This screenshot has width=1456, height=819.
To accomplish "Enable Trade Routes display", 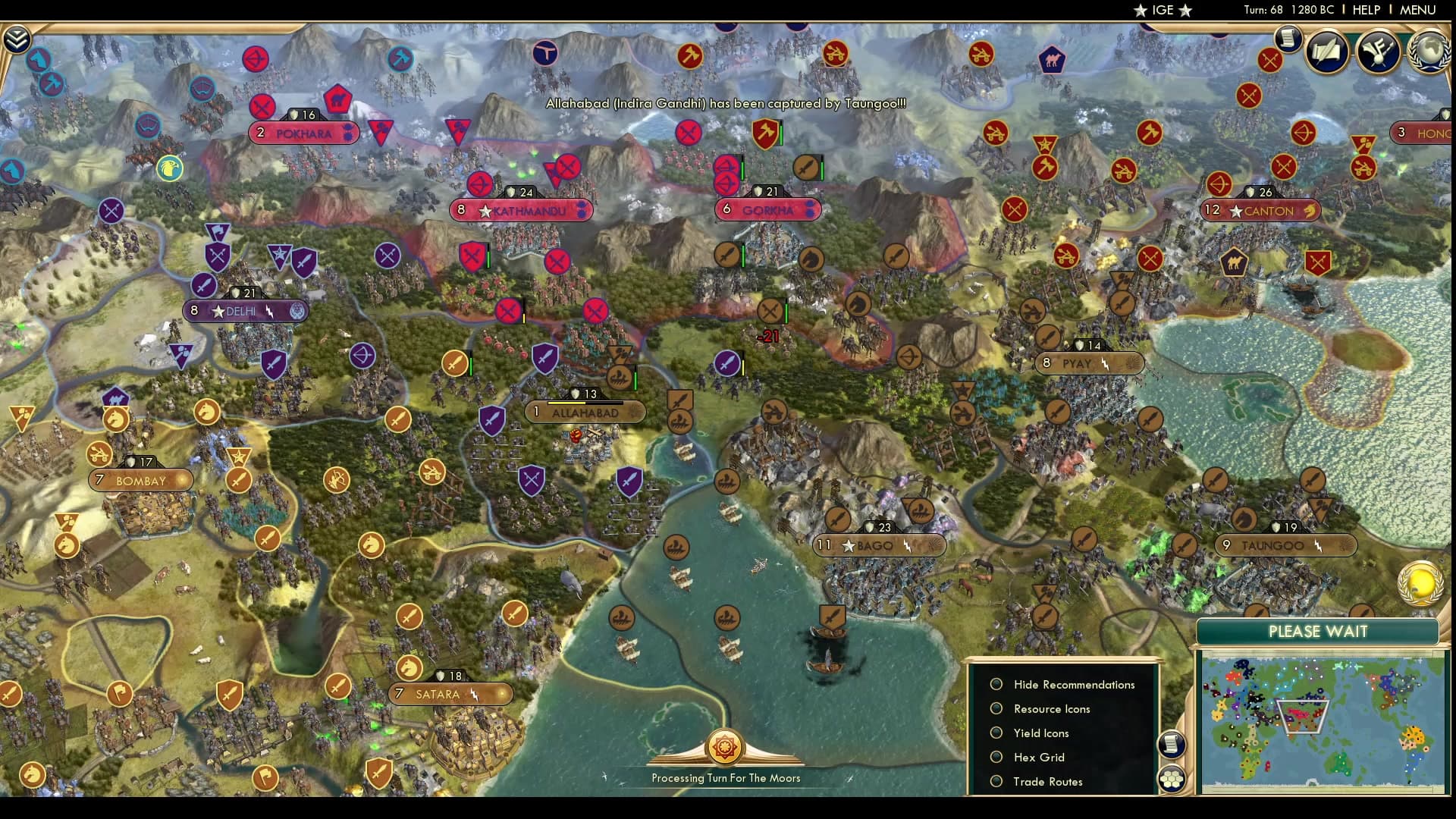I will tap(996, 781).
